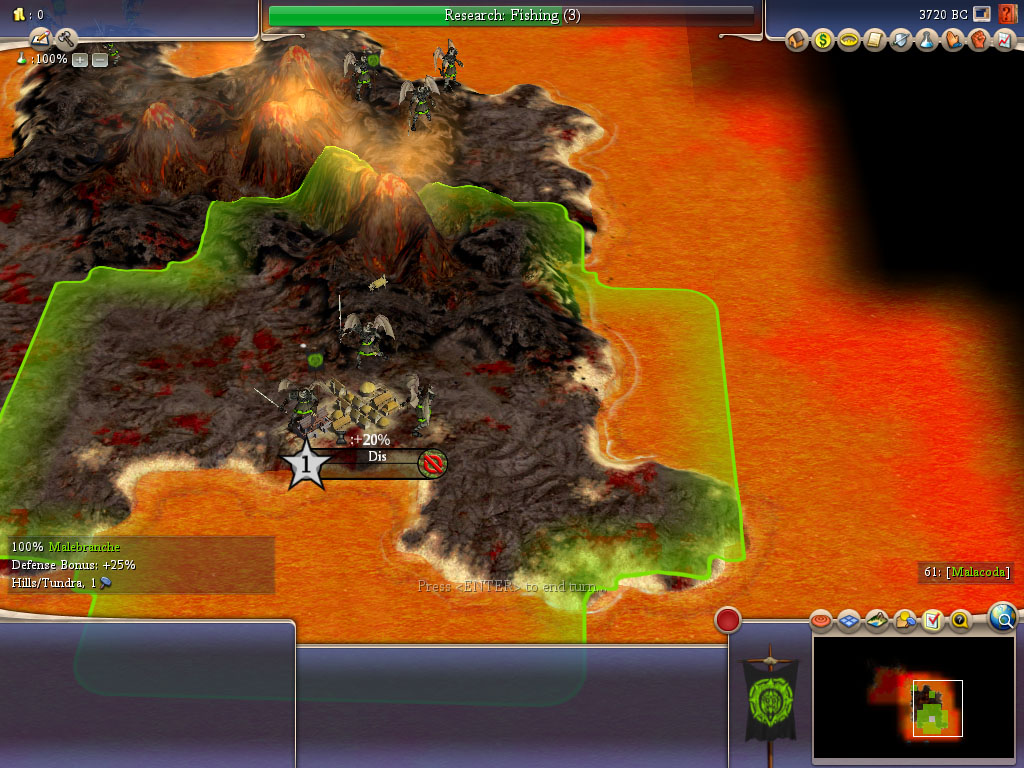Open the crossed axes button
The image size is (1024, 768).
(66, 39)
